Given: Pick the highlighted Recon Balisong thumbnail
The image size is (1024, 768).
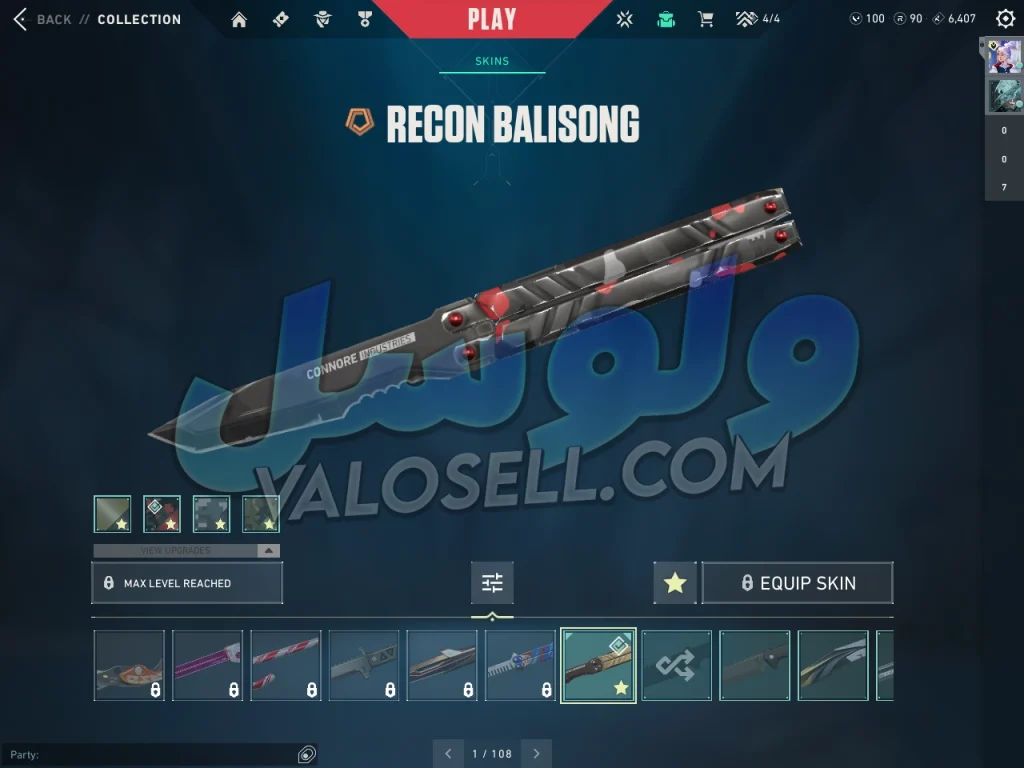Looking at the screenshot, I should click(x=598, y=665).
